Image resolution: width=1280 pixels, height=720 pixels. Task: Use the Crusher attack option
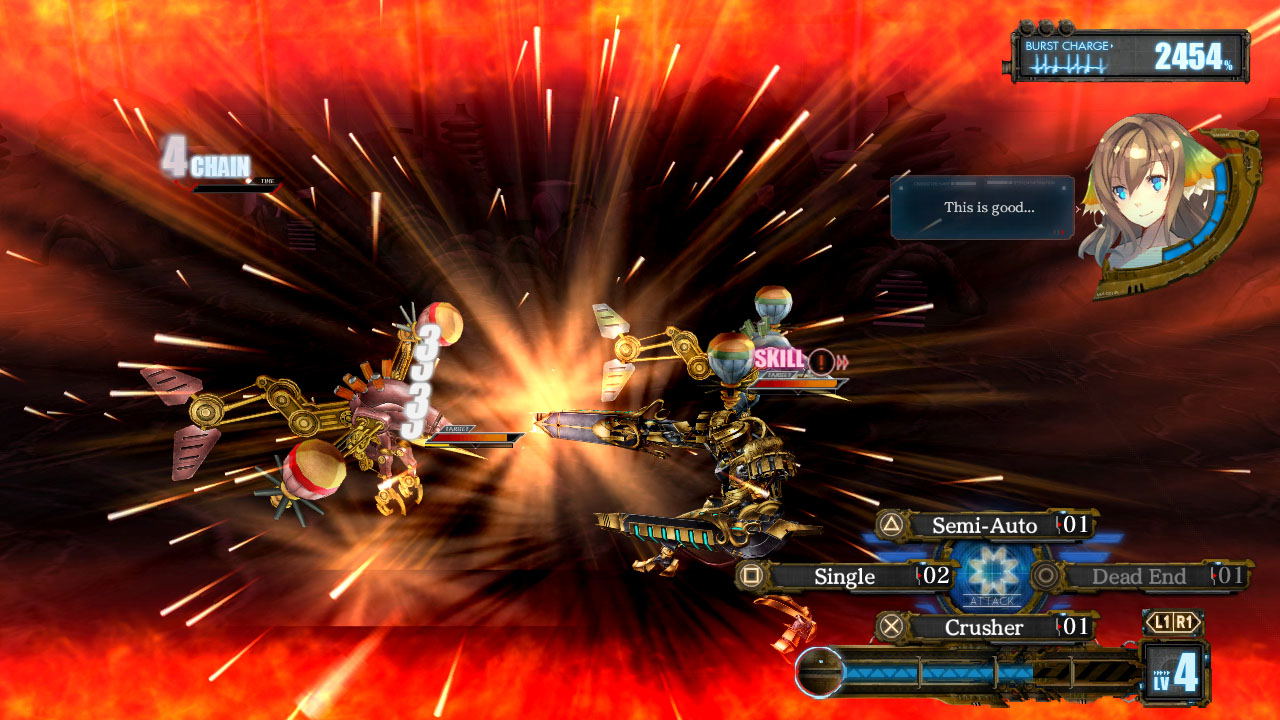[x=985, y=627]
